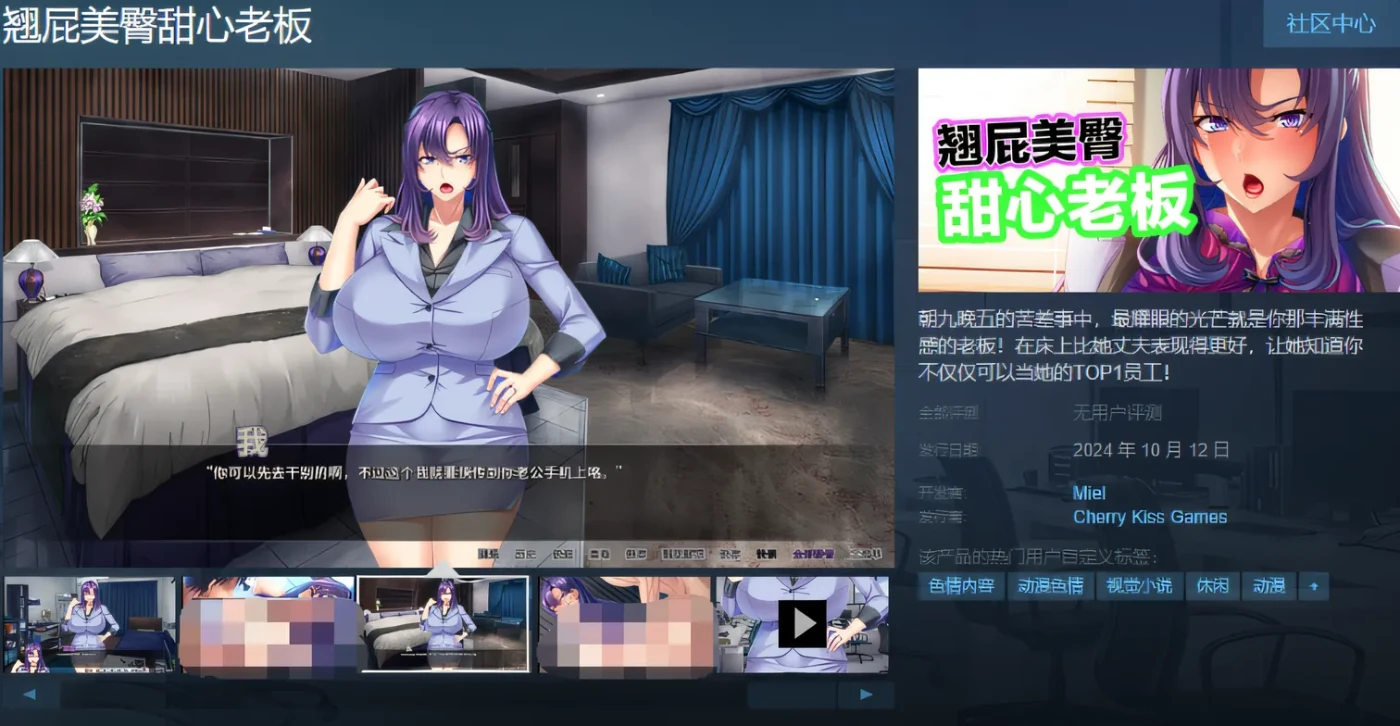Select the 休闲 tag
Screen dimensions: 1400x726
(1212, 586)
